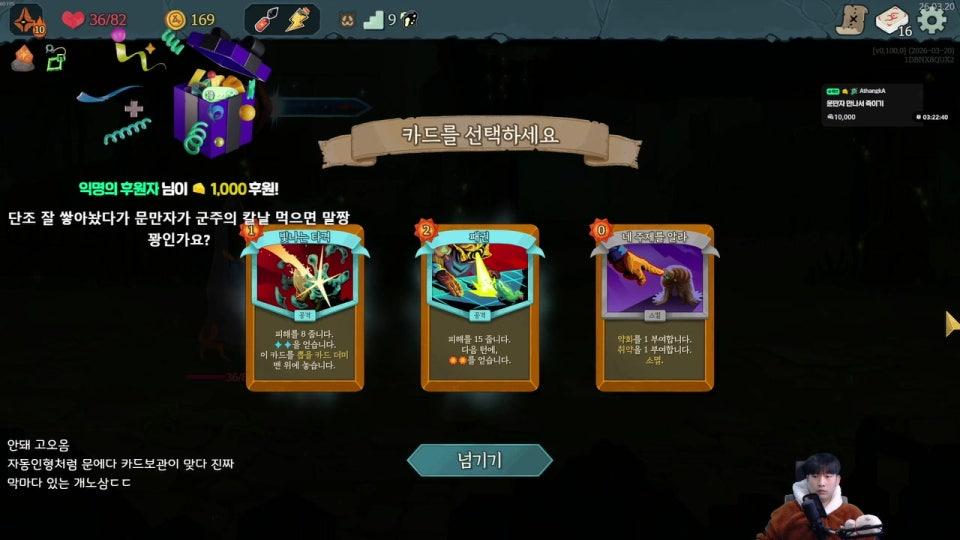Skip the reward with 넘기기

point(479,460)
